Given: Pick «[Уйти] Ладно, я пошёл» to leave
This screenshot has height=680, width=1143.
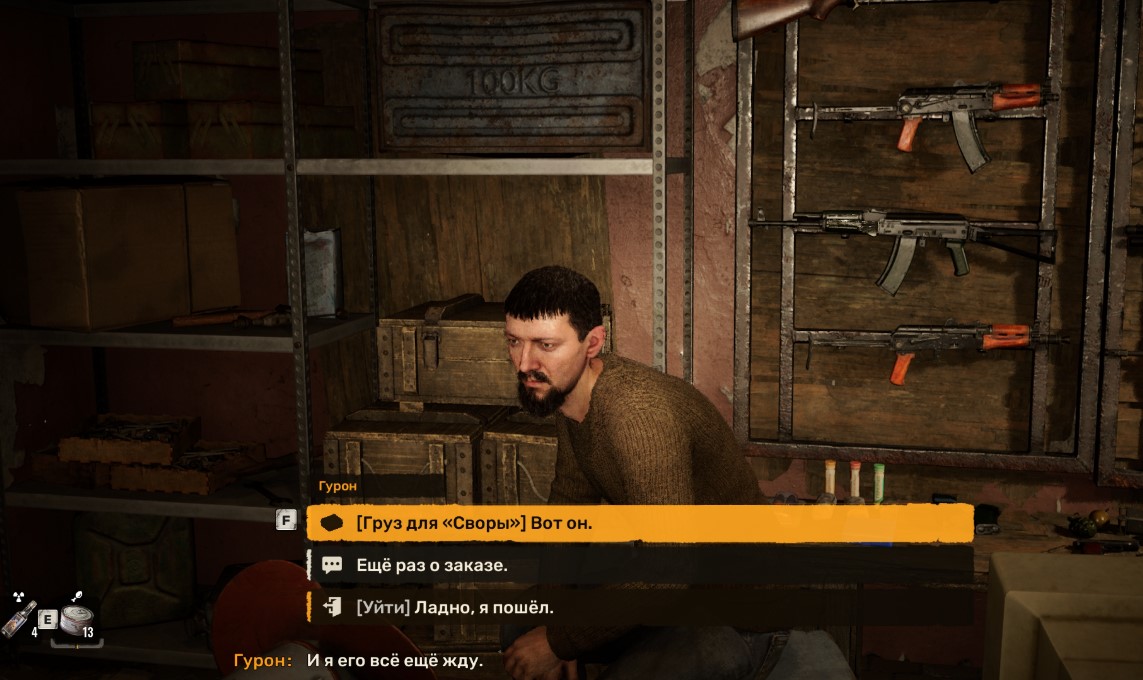Looking at the screenshot, I should (639, 607).
